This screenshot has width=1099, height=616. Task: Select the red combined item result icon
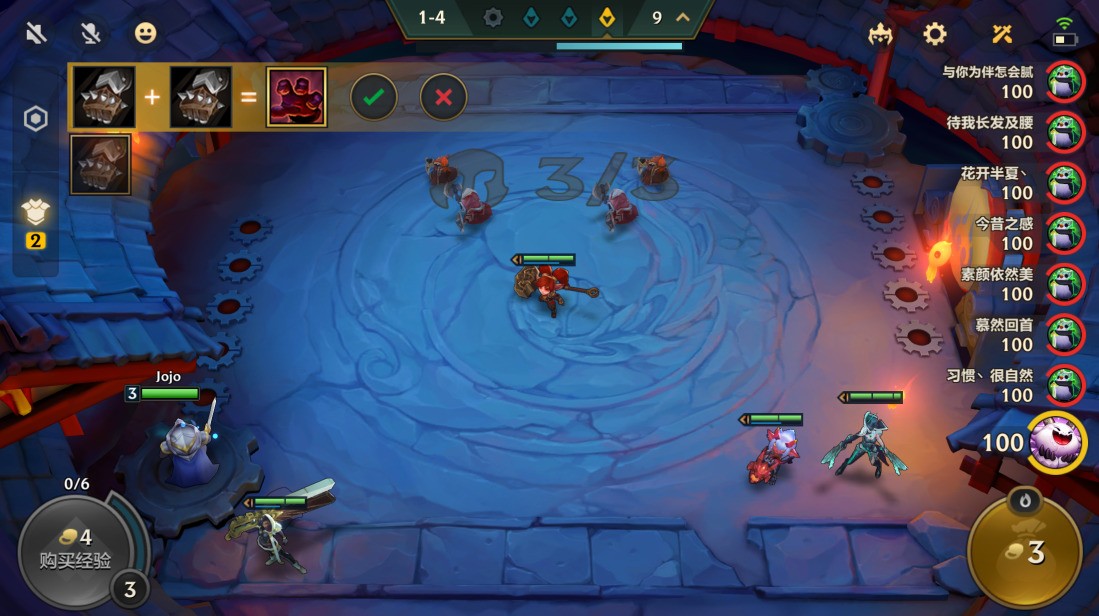pyautogui.click(x=296, y=97)
